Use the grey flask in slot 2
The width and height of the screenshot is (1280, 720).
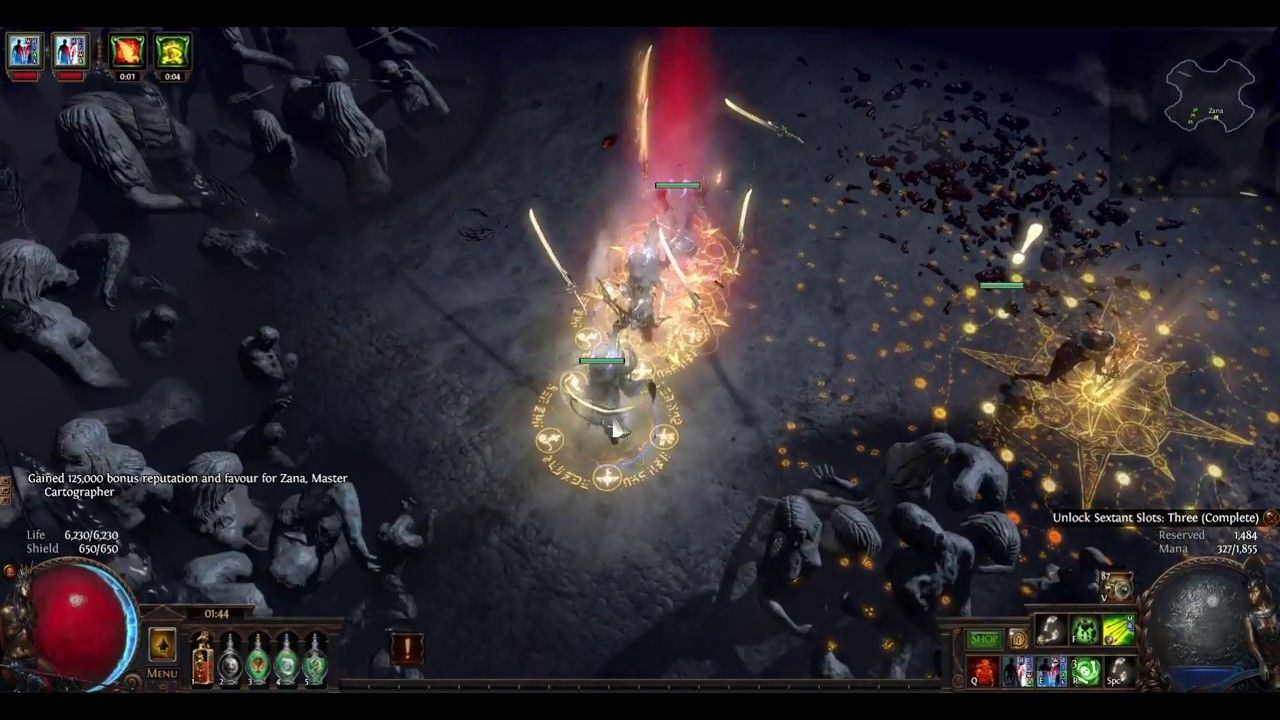(231, 658)
